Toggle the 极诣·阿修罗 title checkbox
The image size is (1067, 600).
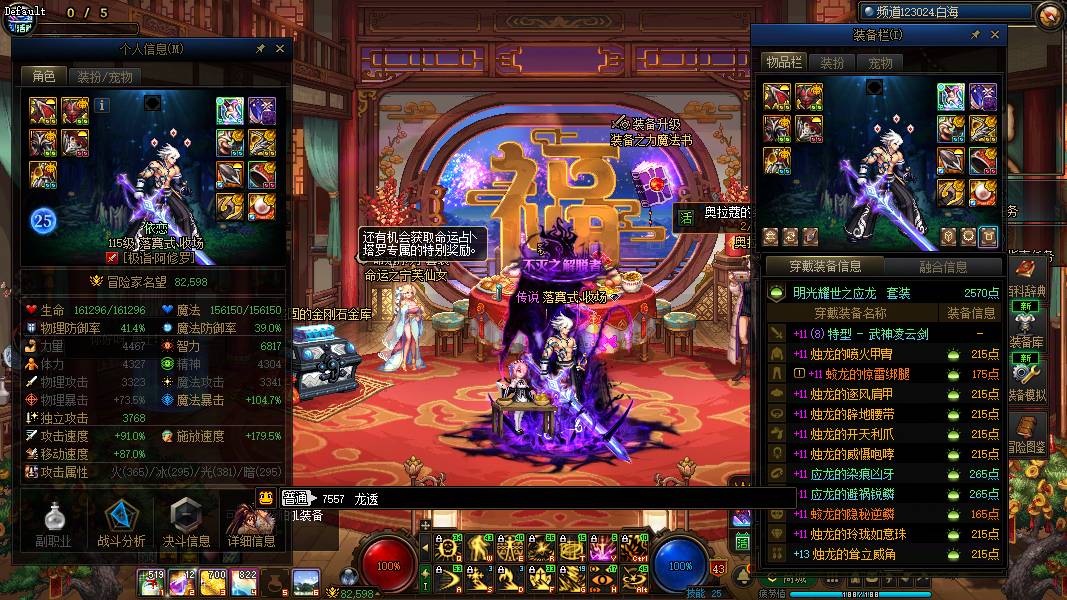coord(112,258)
